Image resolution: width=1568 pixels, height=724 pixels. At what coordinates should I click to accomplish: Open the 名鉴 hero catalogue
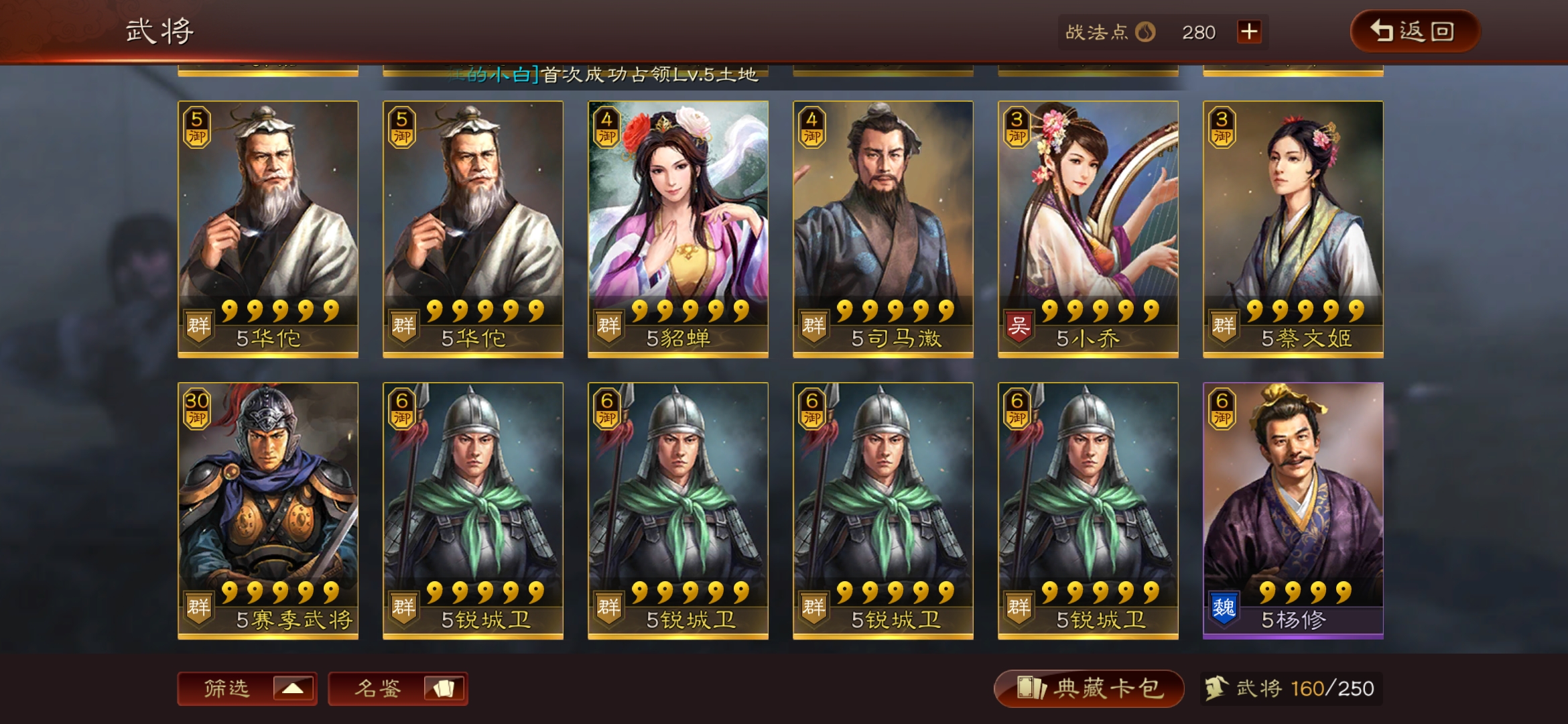coord(397,688)
